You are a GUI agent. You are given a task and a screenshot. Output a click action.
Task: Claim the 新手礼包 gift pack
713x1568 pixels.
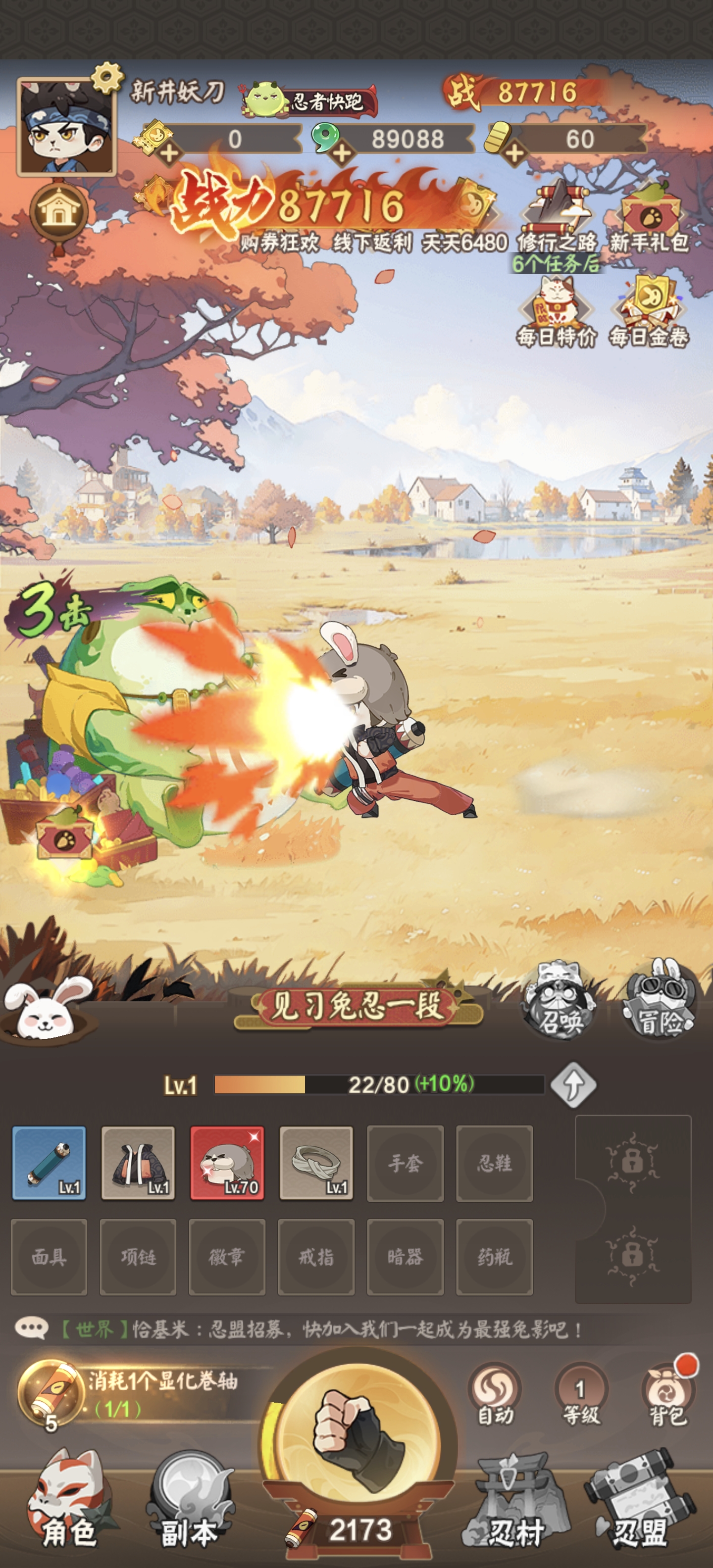point(649,217)
